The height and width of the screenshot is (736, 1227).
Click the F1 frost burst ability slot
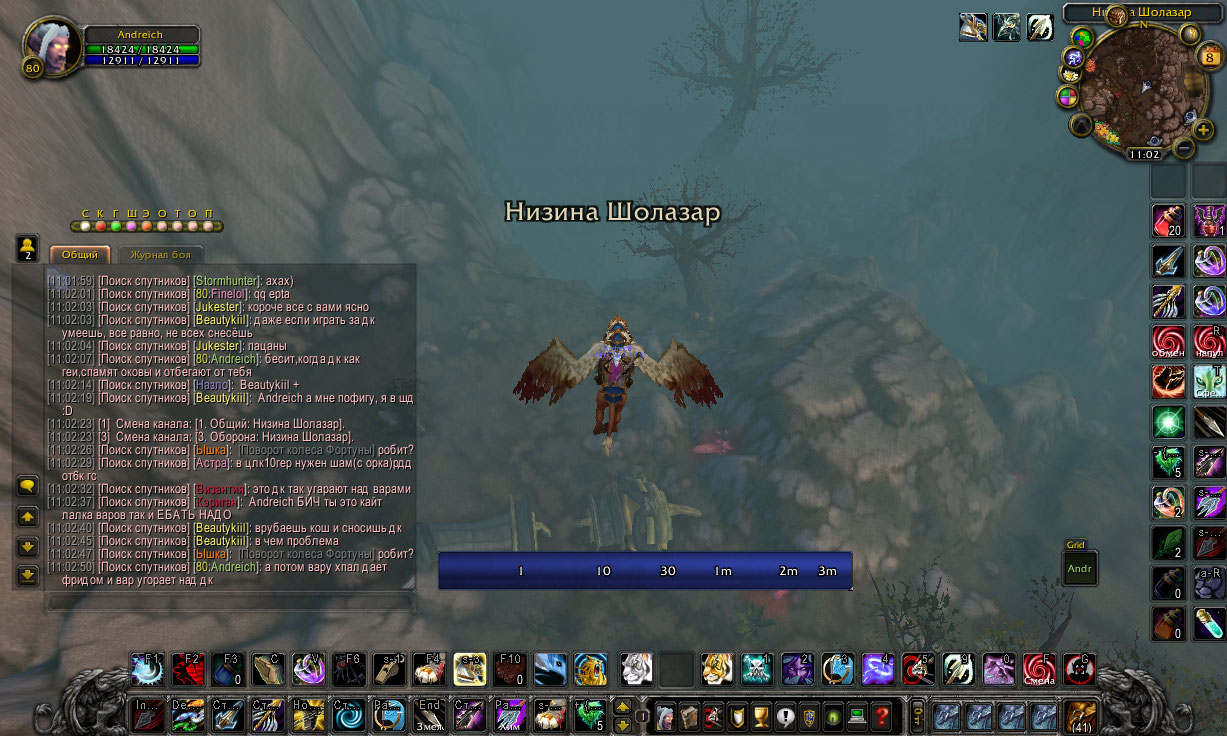tap(147, 669)
